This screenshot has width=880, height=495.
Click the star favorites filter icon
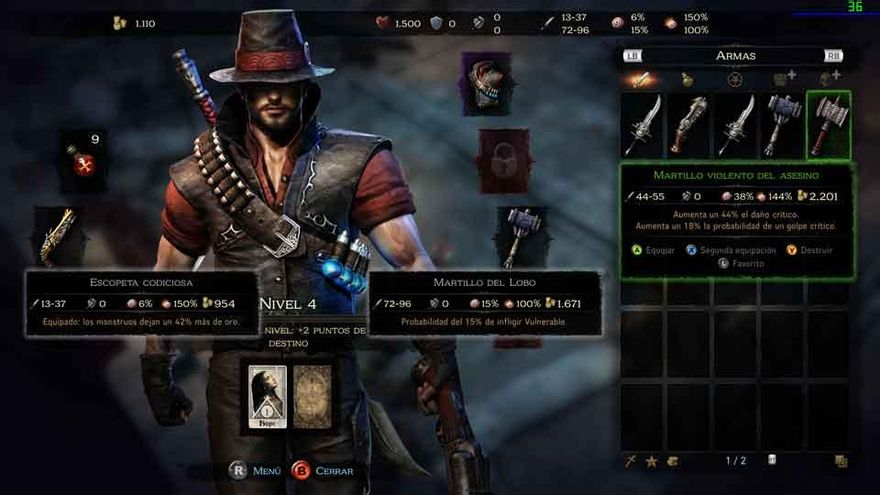[651, 461]
